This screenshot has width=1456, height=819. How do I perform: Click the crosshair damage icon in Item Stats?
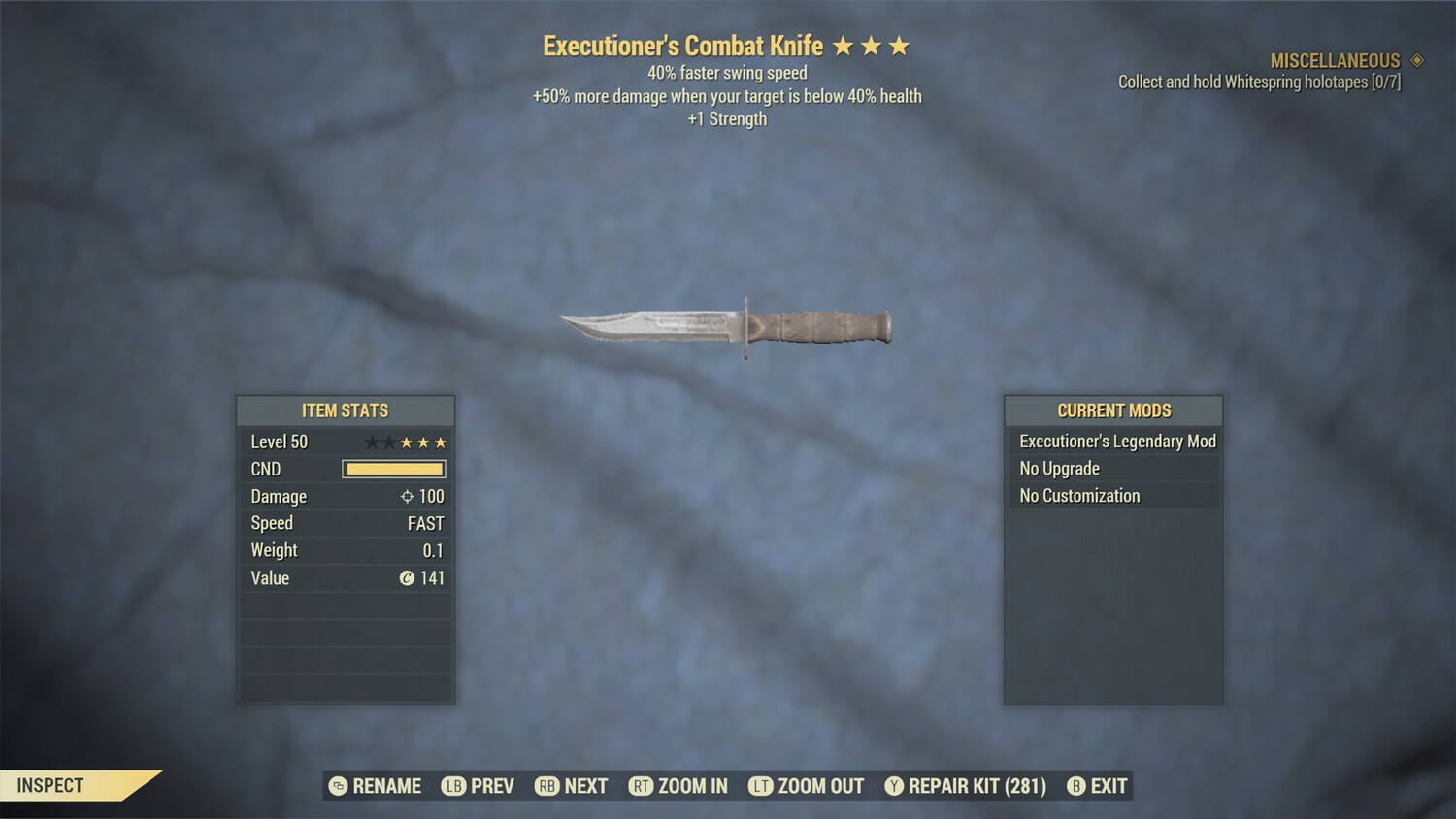(x=409, y=496)
